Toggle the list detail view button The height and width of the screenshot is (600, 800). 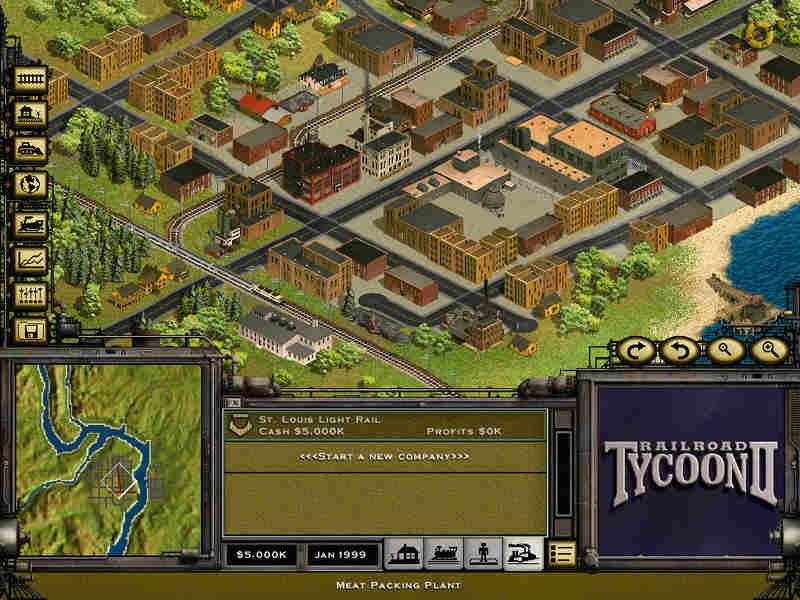pyautogui.click(x=562, y=553)
